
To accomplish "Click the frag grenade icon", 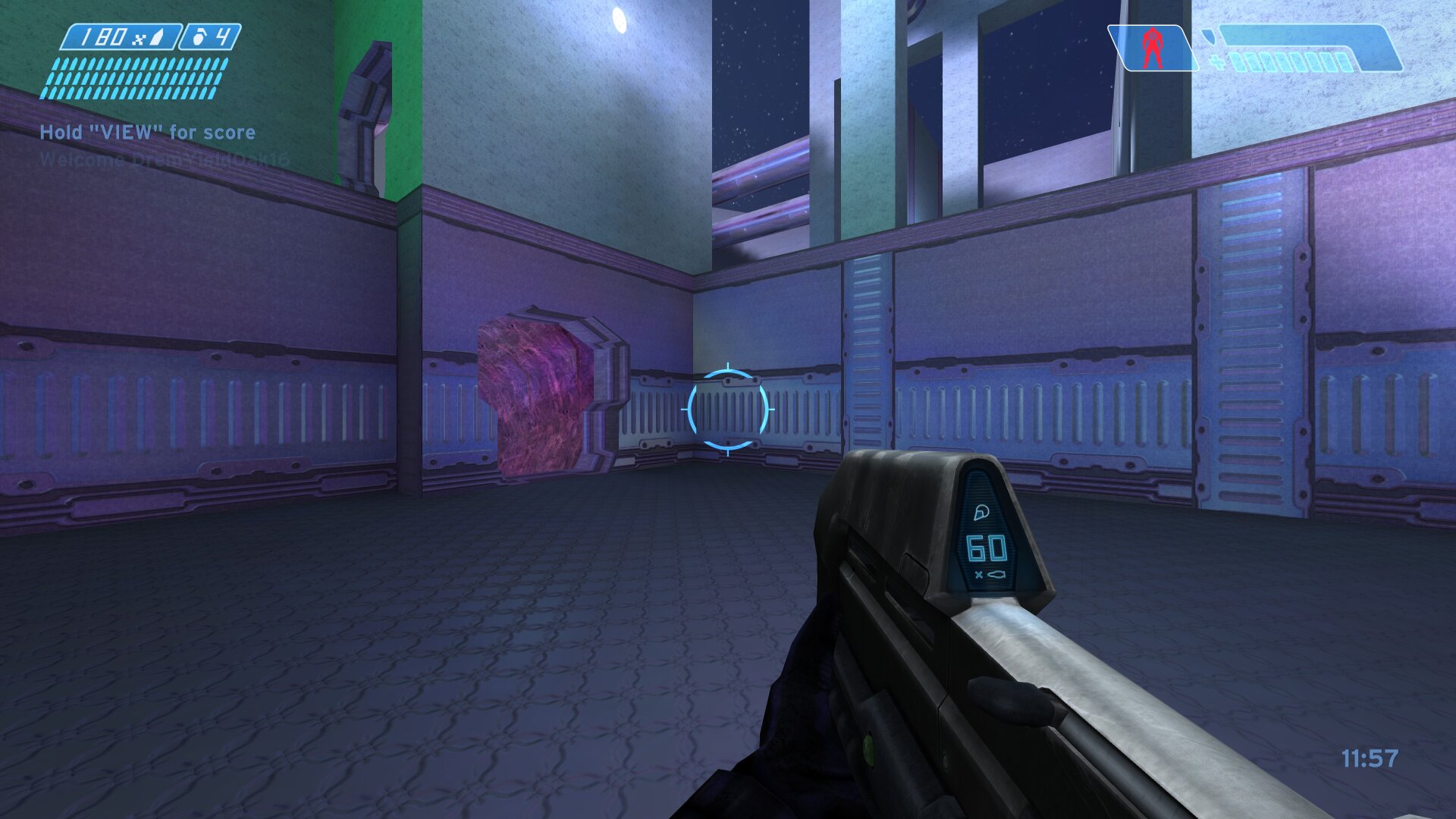I will [199, 37].
